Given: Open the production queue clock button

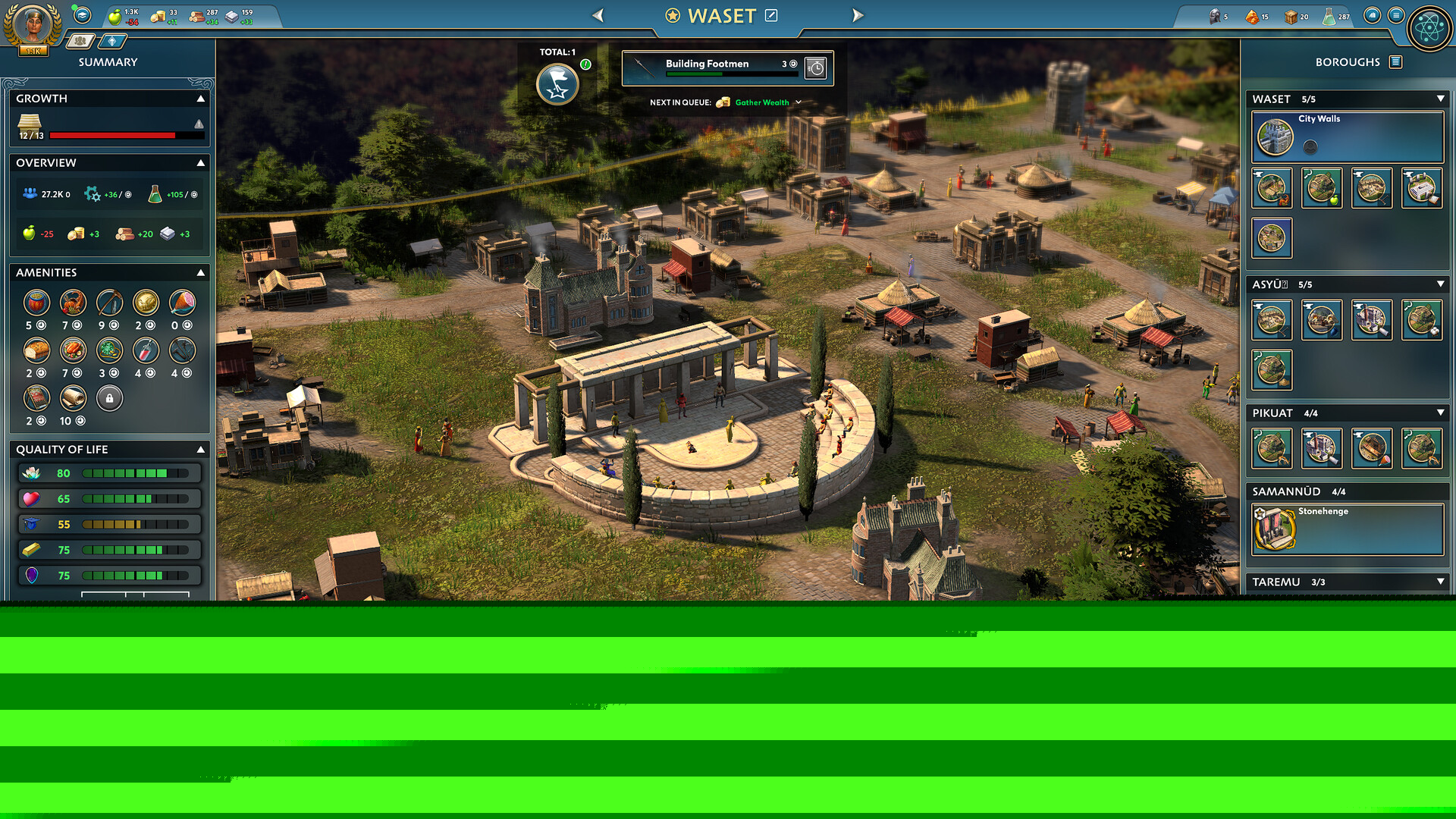Looking at the screenshot, I should click(x=816, y=68).
